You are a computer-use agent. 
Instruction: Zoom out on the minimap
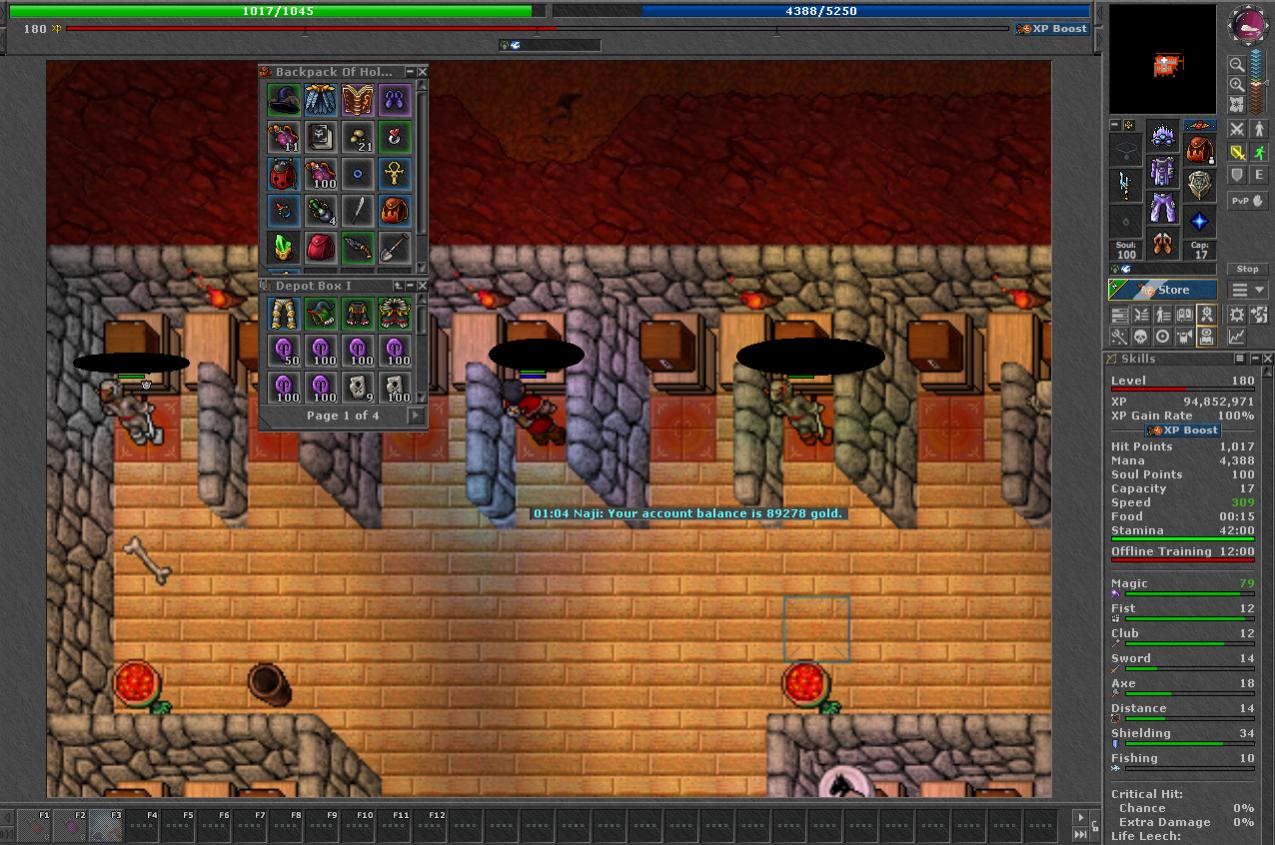[1237, 65]
